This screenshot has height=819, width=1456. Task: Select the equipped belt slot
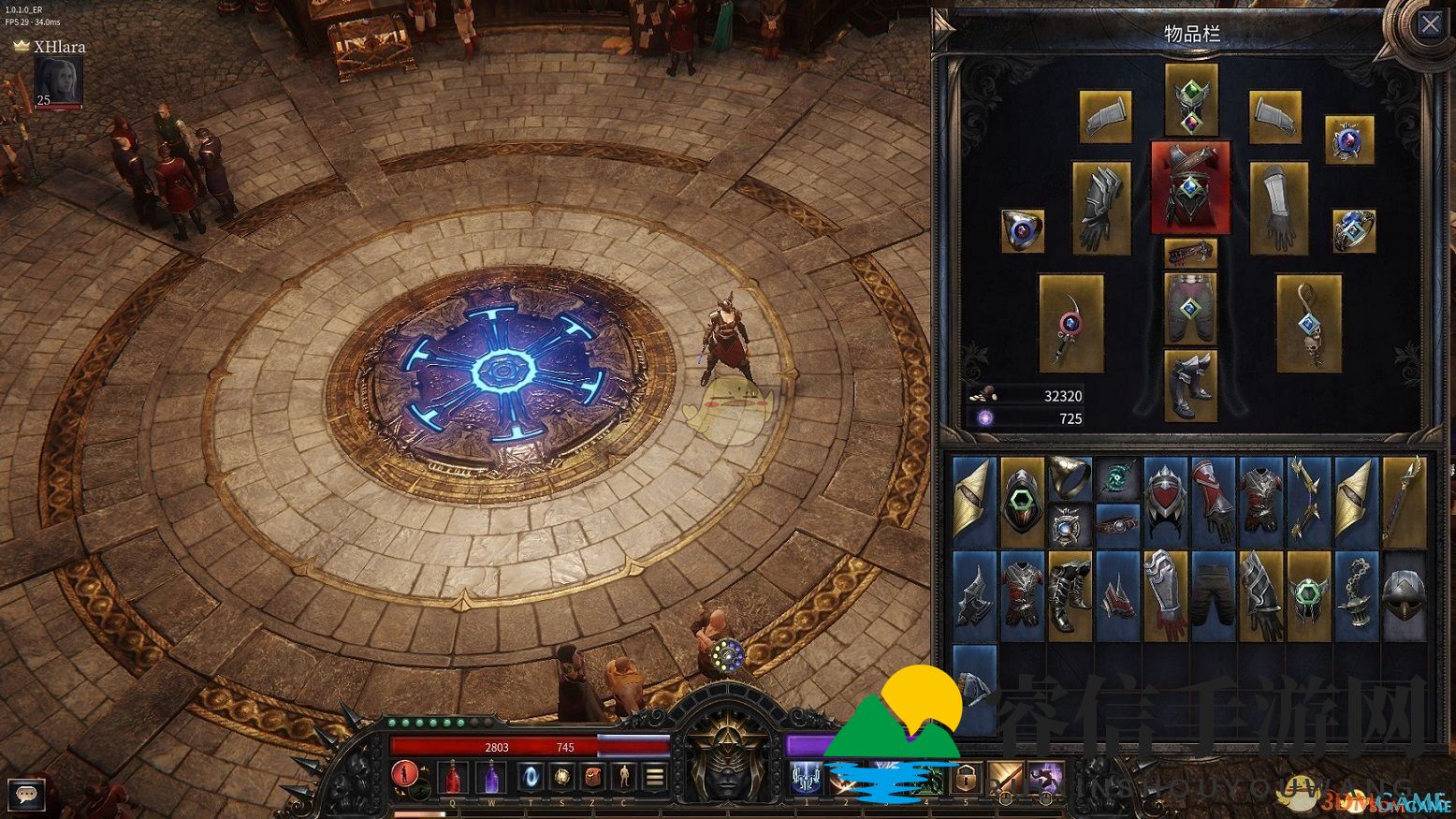1190,252
